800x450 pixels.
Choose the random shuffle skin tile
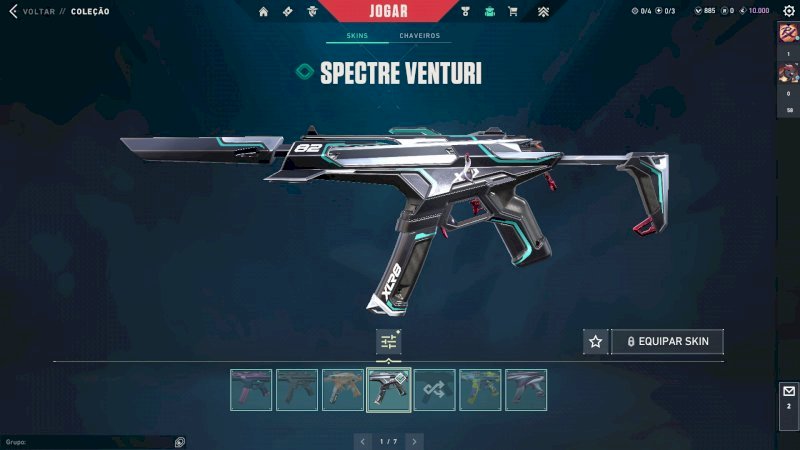pos(435,390)
